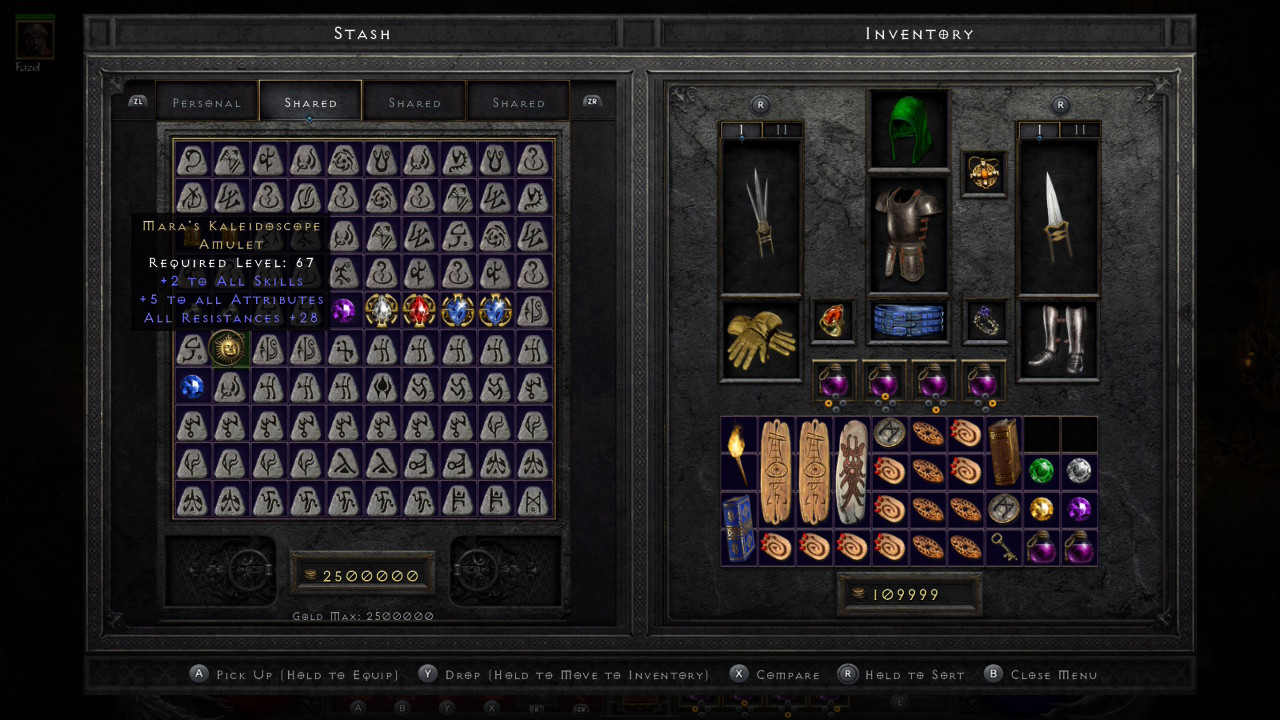The width and height of the screenshot is (1280, 720).
Task: Switch to the Personal stash tab
Action: point(207,103)
